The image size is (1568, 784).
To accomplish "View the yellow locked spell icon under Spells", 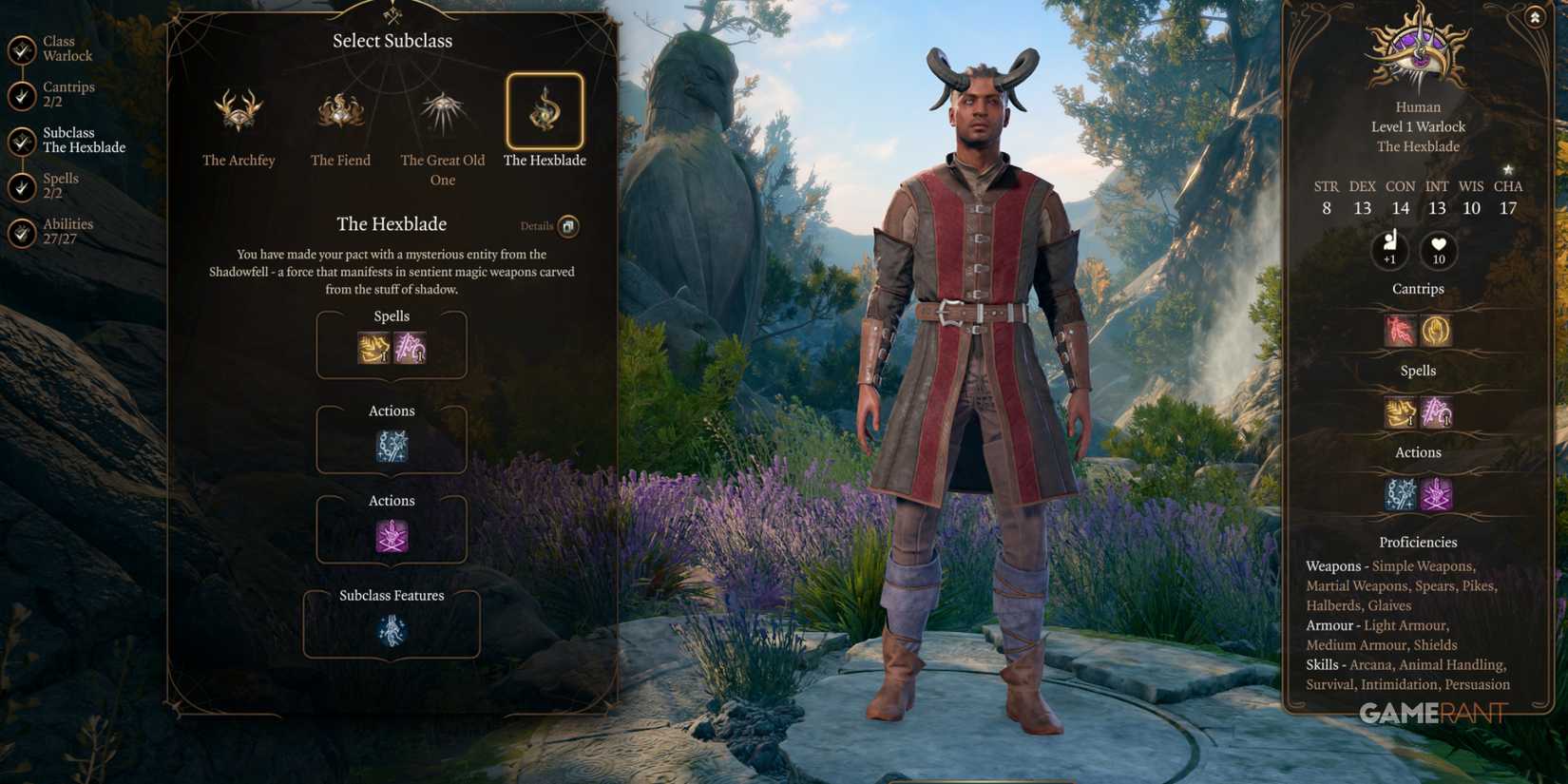I will click(x=373, y=350).
